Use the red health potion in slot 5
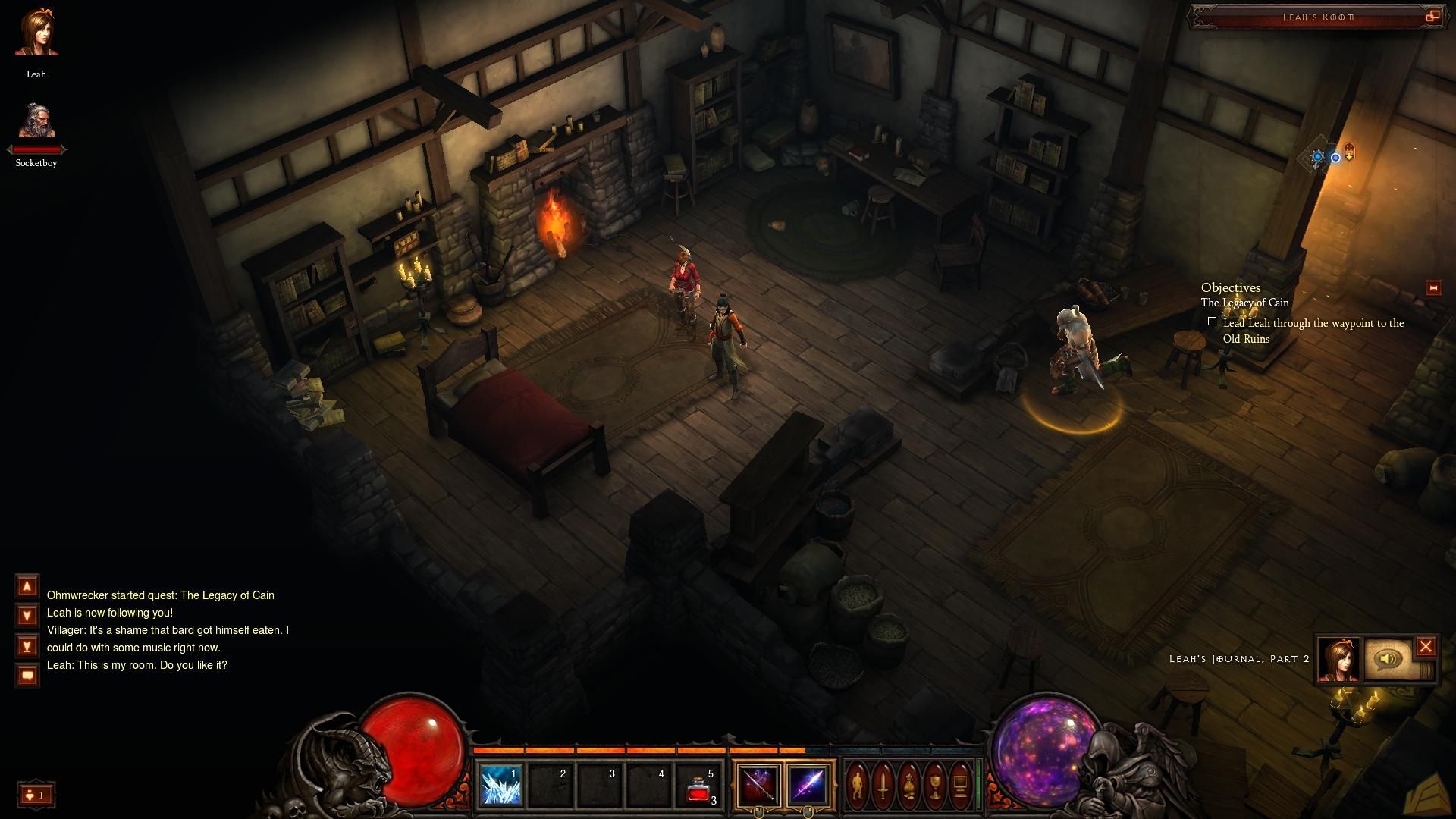This screenshot has width=1456, height=819. tap(698, 785)
